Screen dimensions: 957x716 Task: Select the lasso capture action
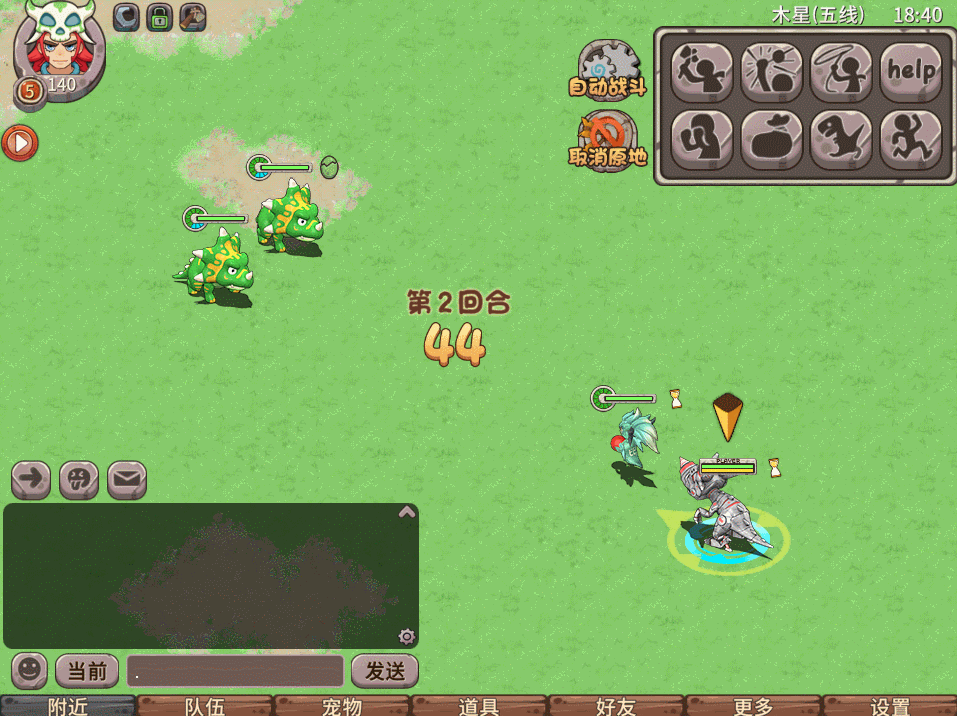point(841,70)
